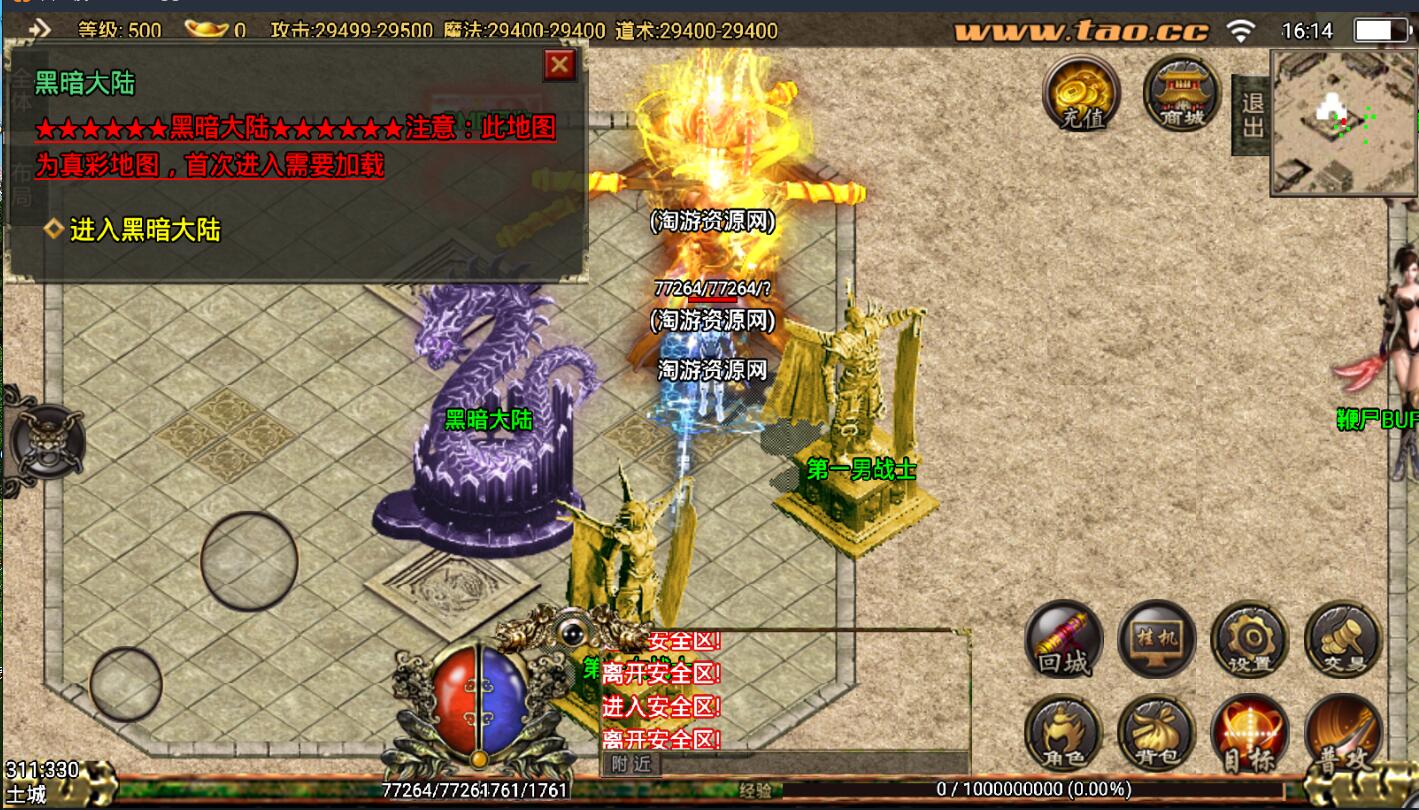Click the 退出 exit tab
Viewport: 1419px width, 810px height.
pos(1252,114)
